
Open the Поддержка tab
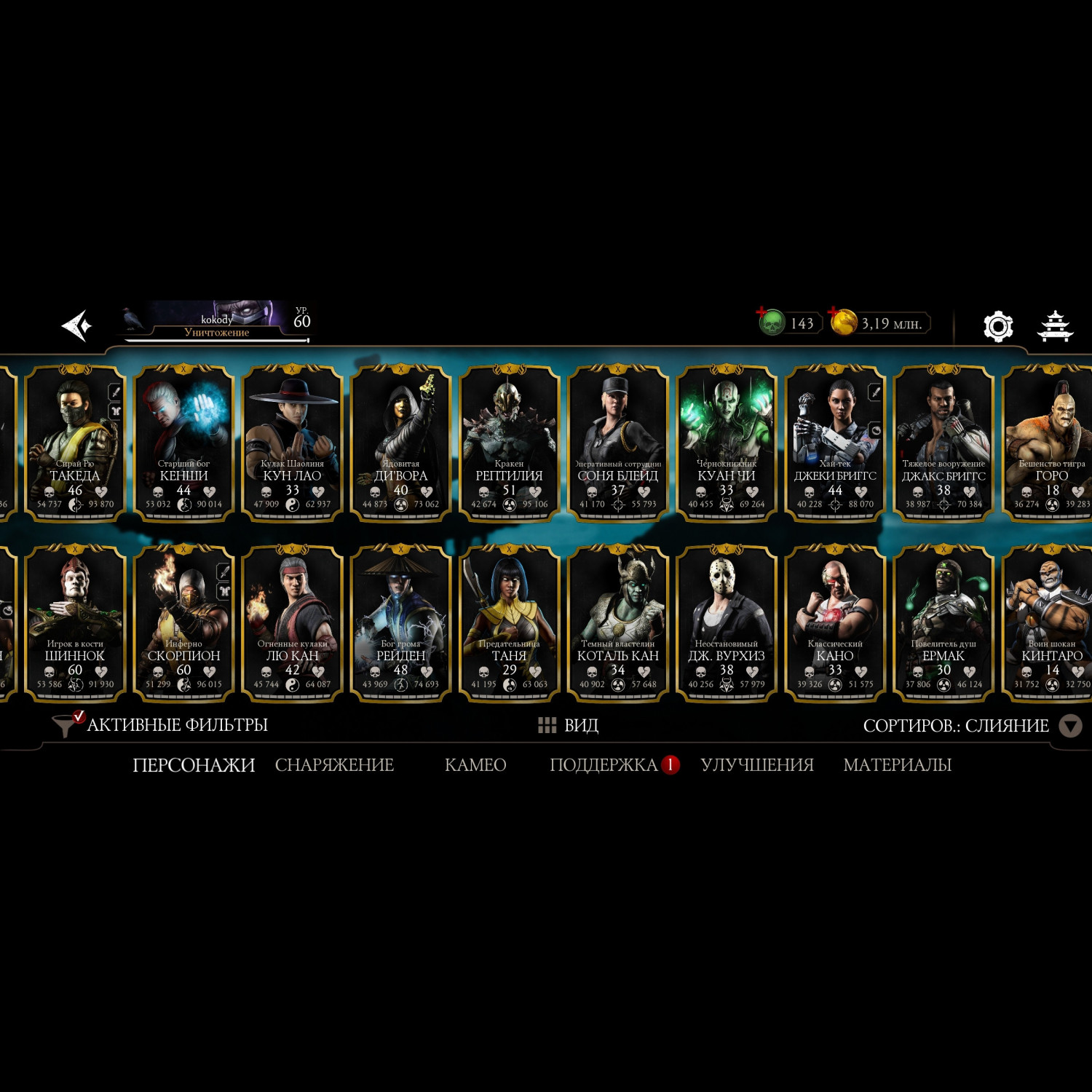pos(604,765)
